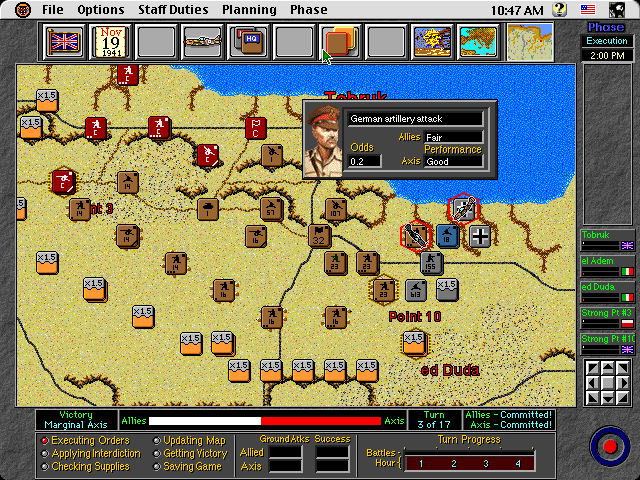
Task: Select the Tobruk objective entry
Action: [608, 240]
